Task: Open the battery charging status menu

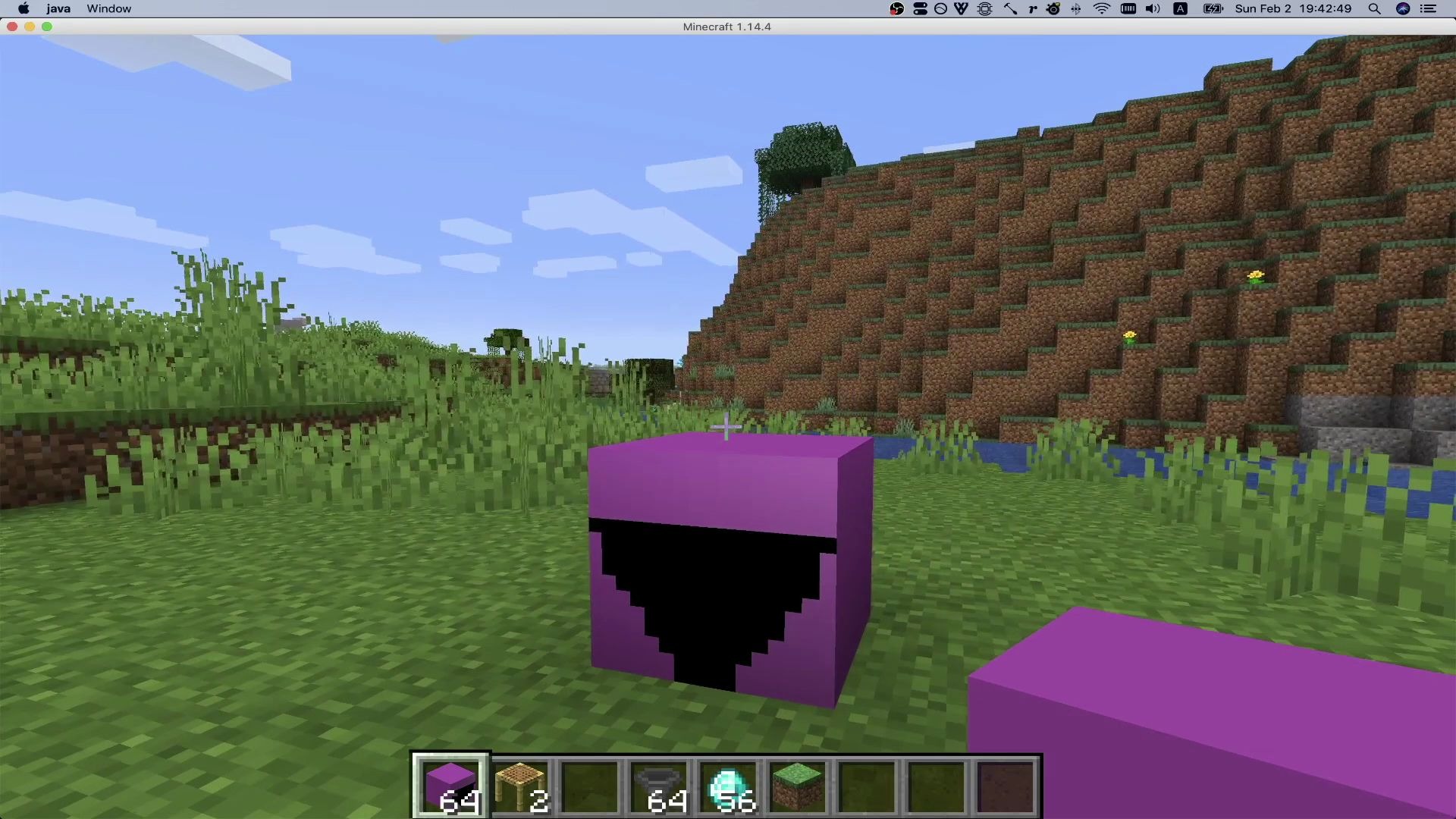Action: tap(1212, 8)
